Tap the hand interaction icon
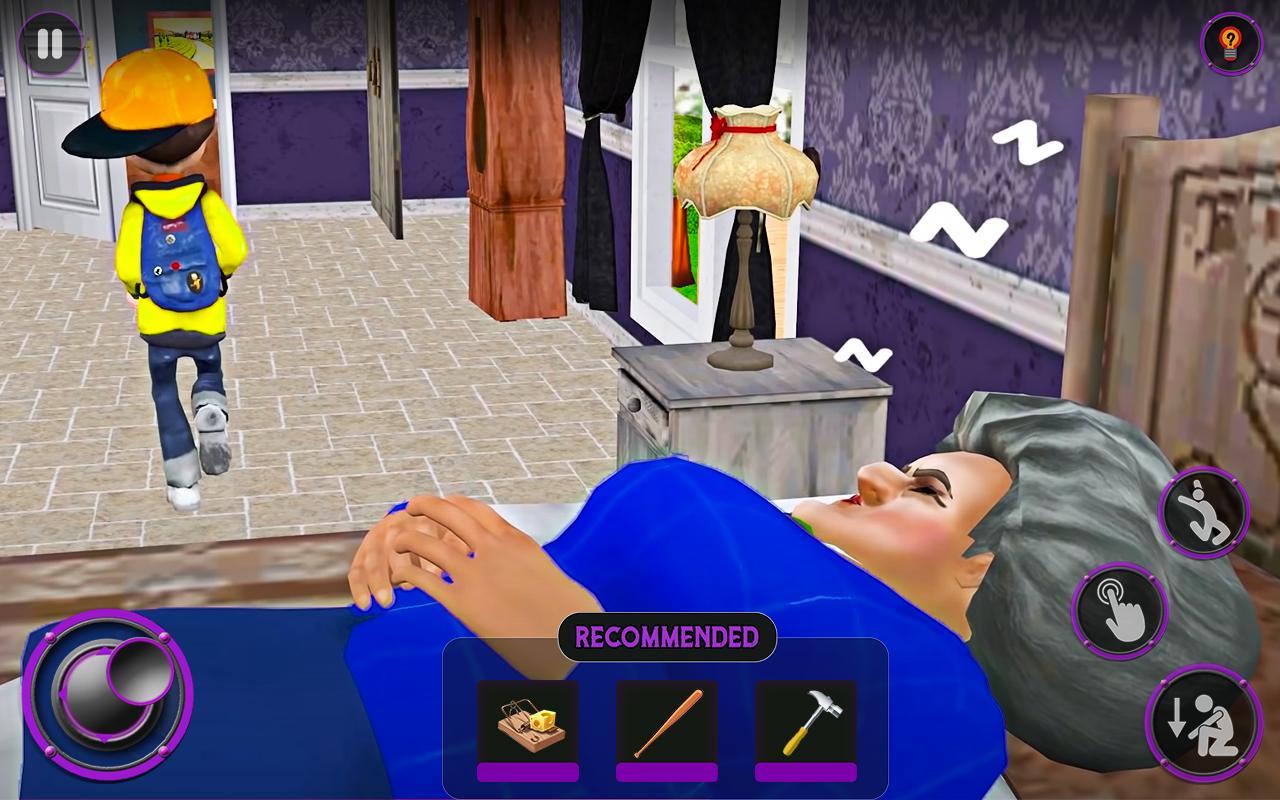The height and width of the screenshot is (800, 1280). [1122, 612]
